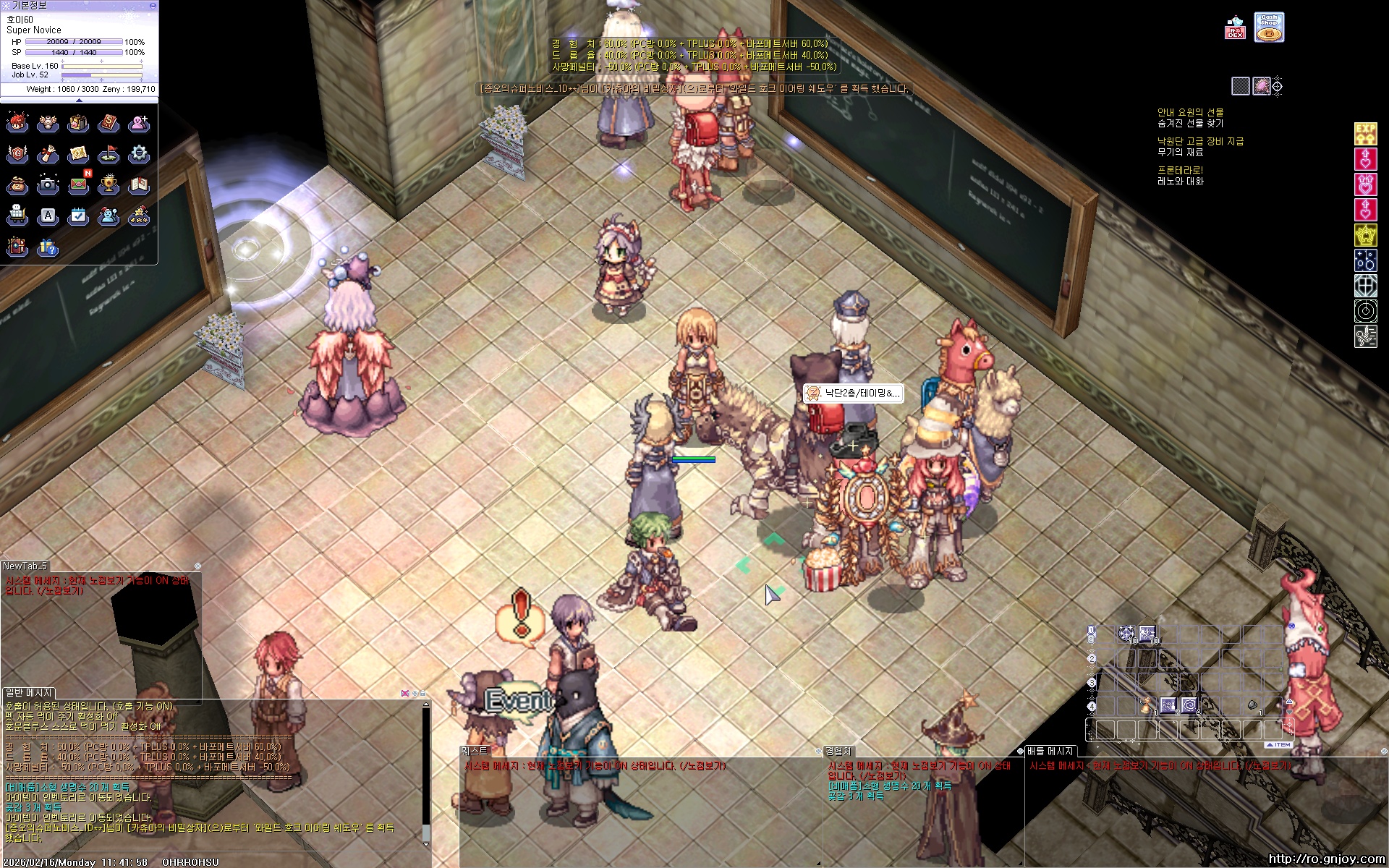Open the red skill book menu
Image resolution: width=1389 pixels, height=868 pixels.
tap(109, 123)
